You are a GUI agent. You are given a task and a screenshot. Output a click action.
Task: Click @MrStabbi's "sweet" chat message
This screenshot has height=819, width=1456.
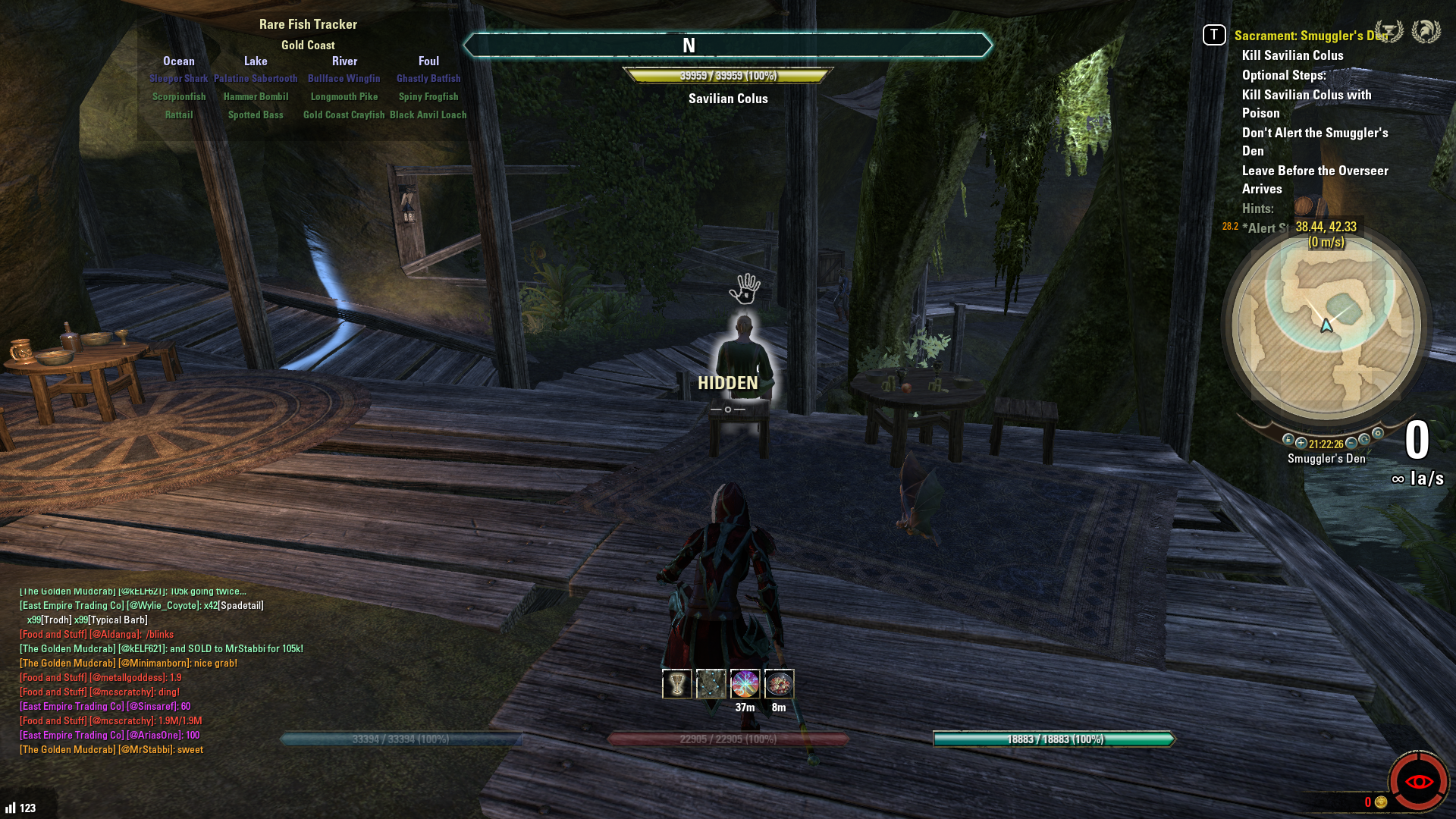(111, 750)
